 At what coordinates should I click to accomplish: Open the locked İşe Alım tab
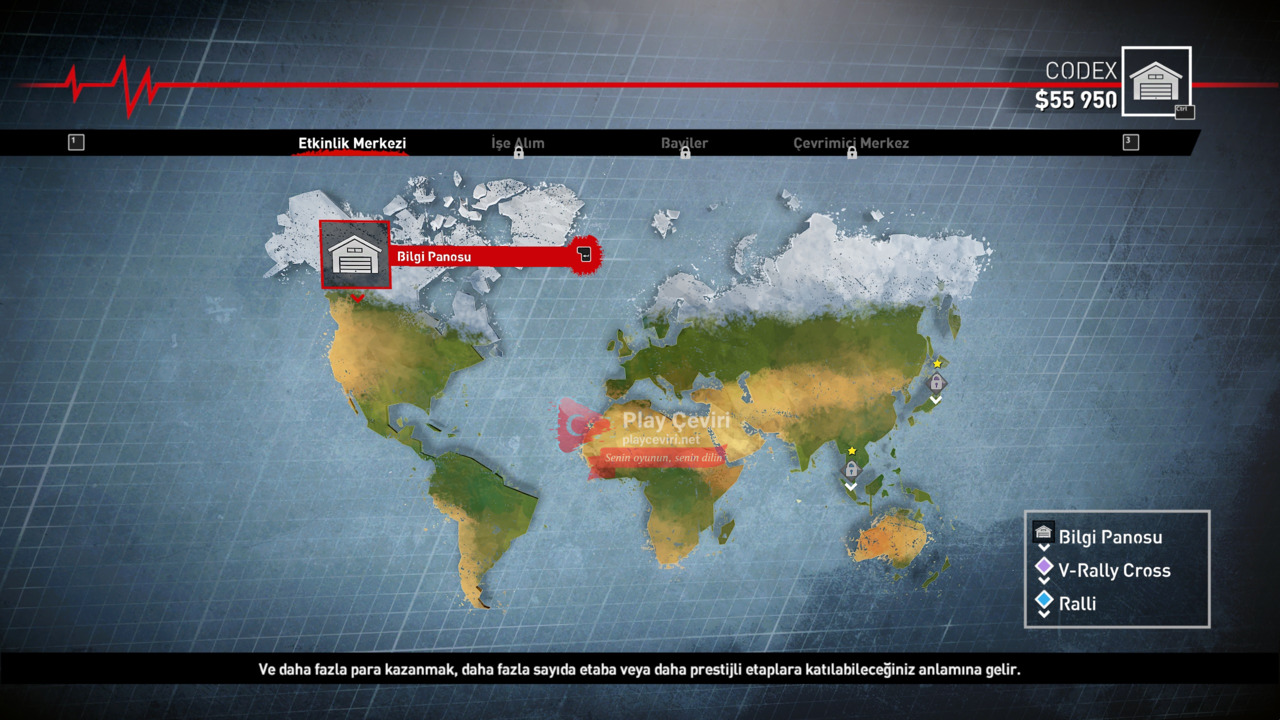518,144
